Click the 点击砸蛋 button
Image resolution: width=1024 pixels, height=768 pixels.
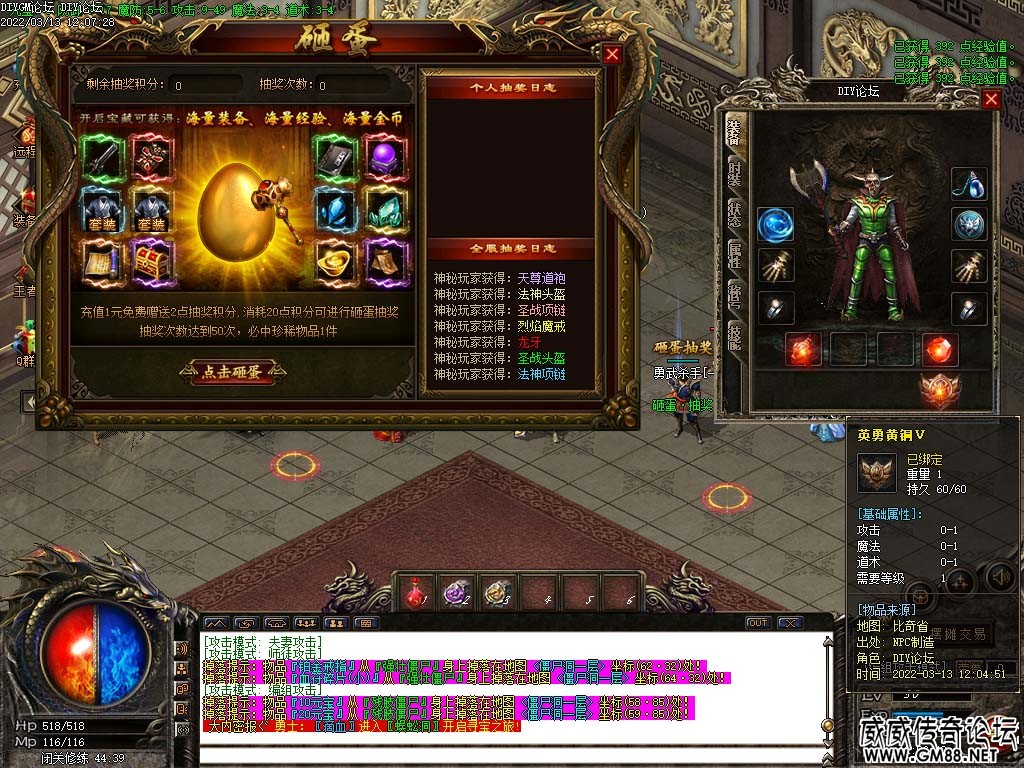(x=232, y=372)
